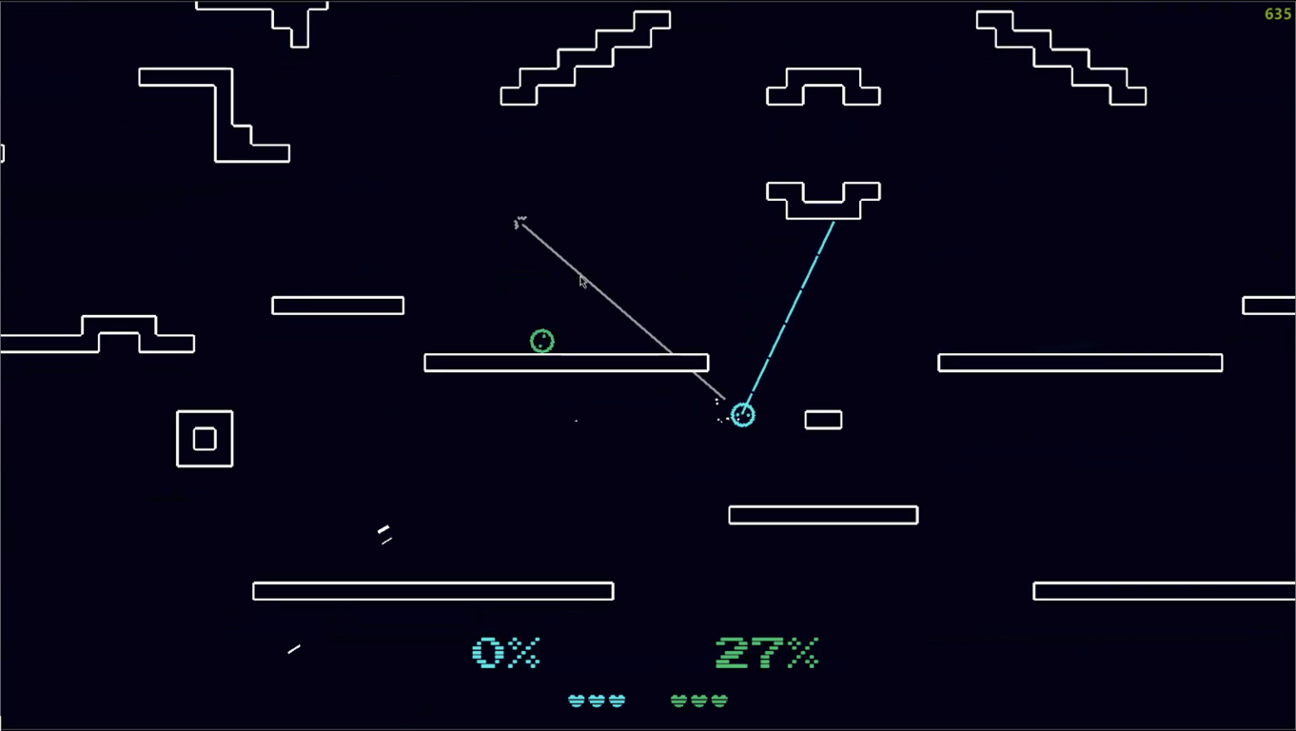
Task: Select the cyan circled player character
Action: (x=743, y=414)
